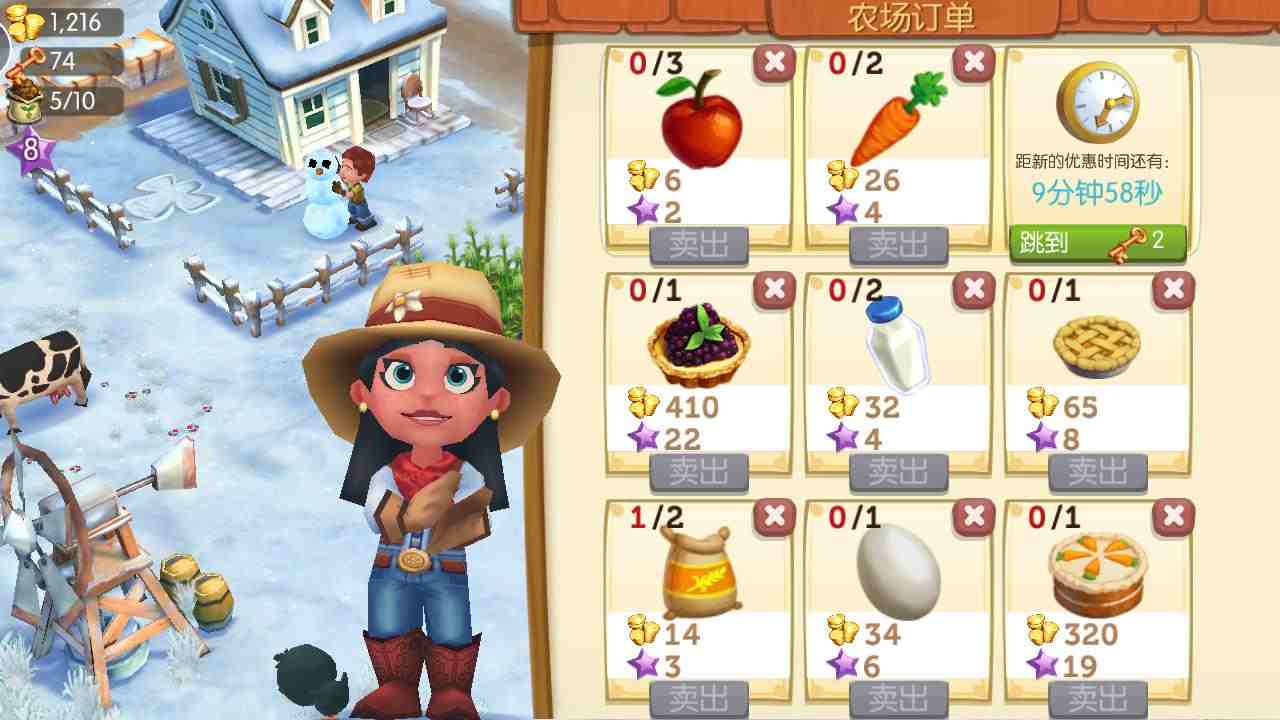Discard the blackberry tart order
Image resolution: width=1280 pixels, height=720 pixels.
coord(773,290)
